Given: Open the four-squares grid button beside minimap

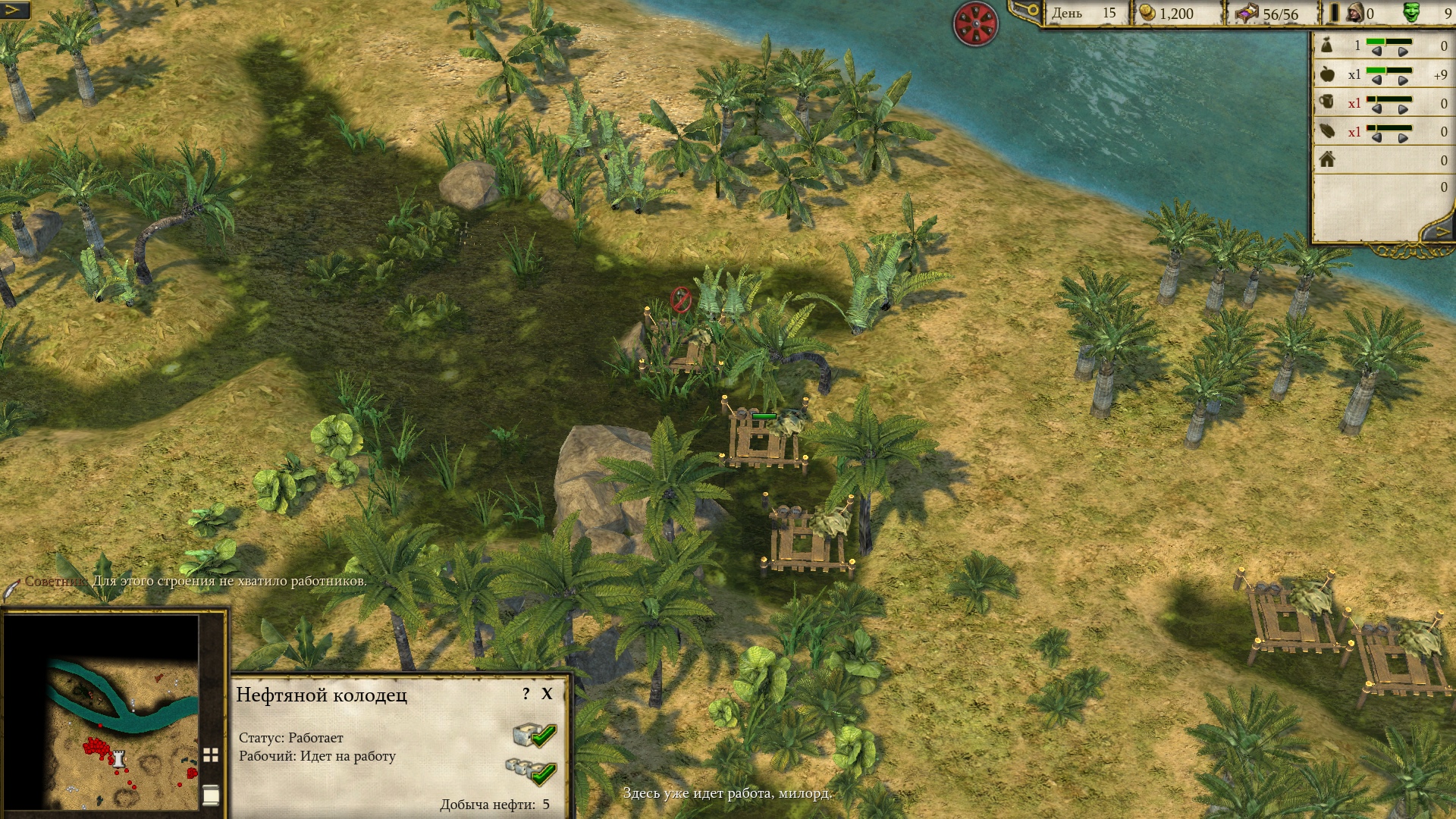Looking at the screenshot, I should point(211,755).
